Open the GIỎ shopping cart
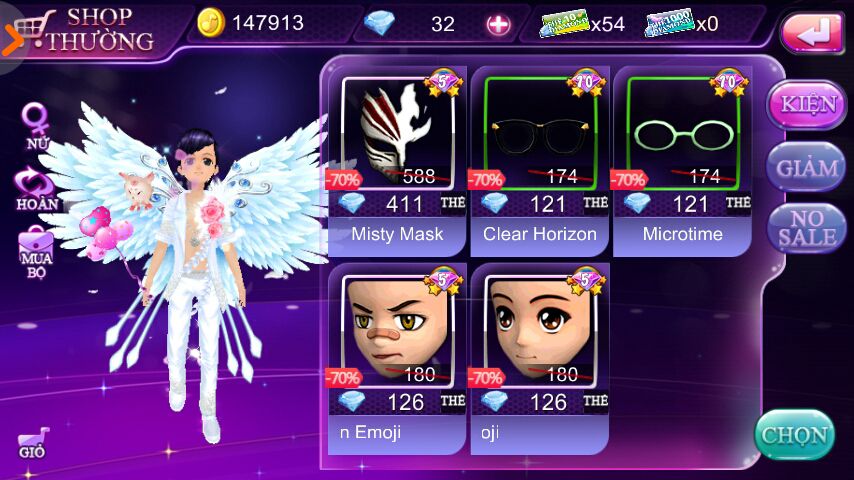This screenshot has width=854, height=480. [x=33, y=444]
